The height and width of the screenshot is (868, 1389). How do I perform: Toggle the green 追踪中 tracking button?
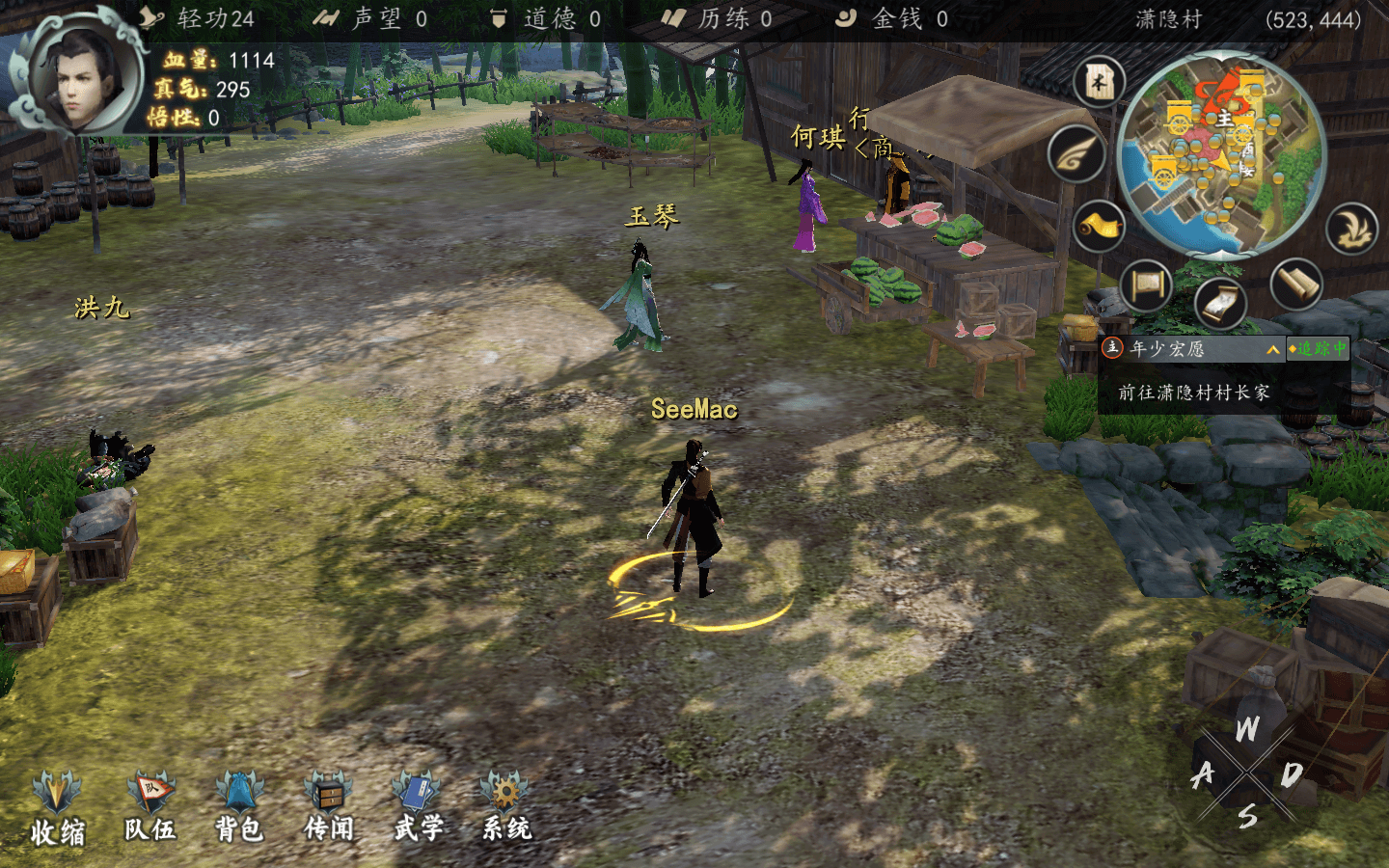[1318, 348]
